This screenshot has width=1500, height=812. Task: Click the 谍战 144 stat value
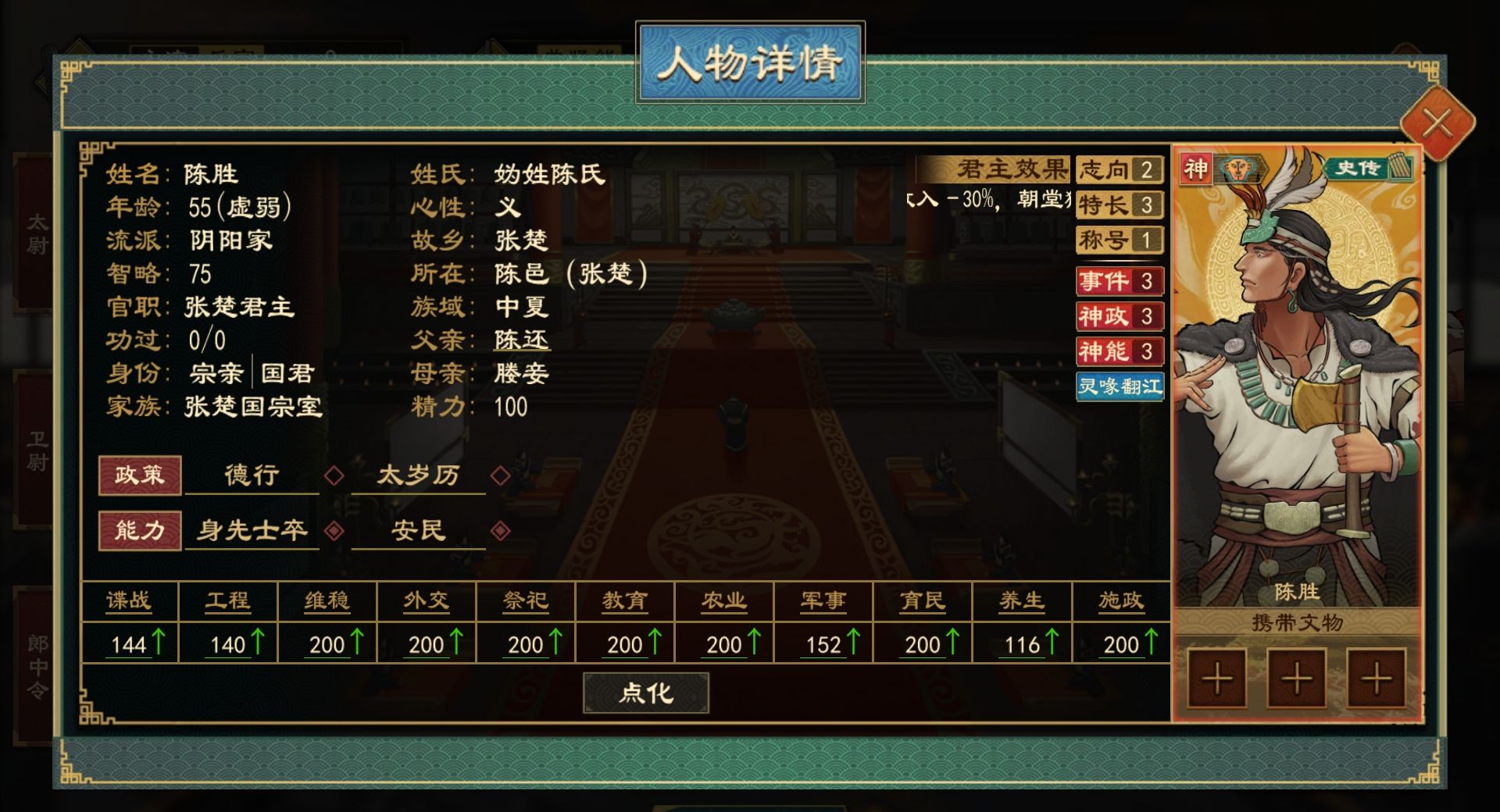coord(129,644)
